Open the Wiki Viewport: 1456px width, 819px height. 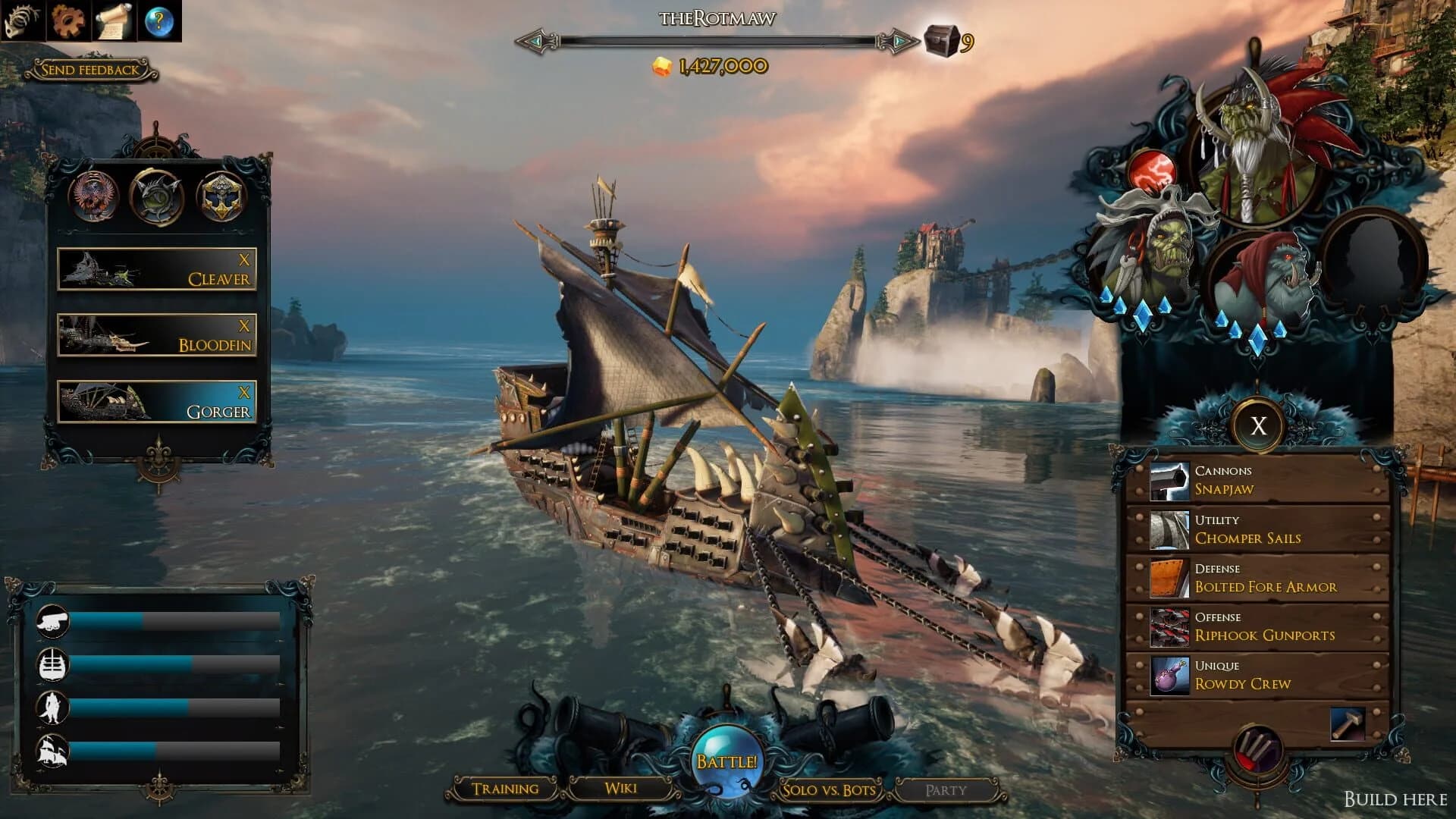[x=622, y=788]
